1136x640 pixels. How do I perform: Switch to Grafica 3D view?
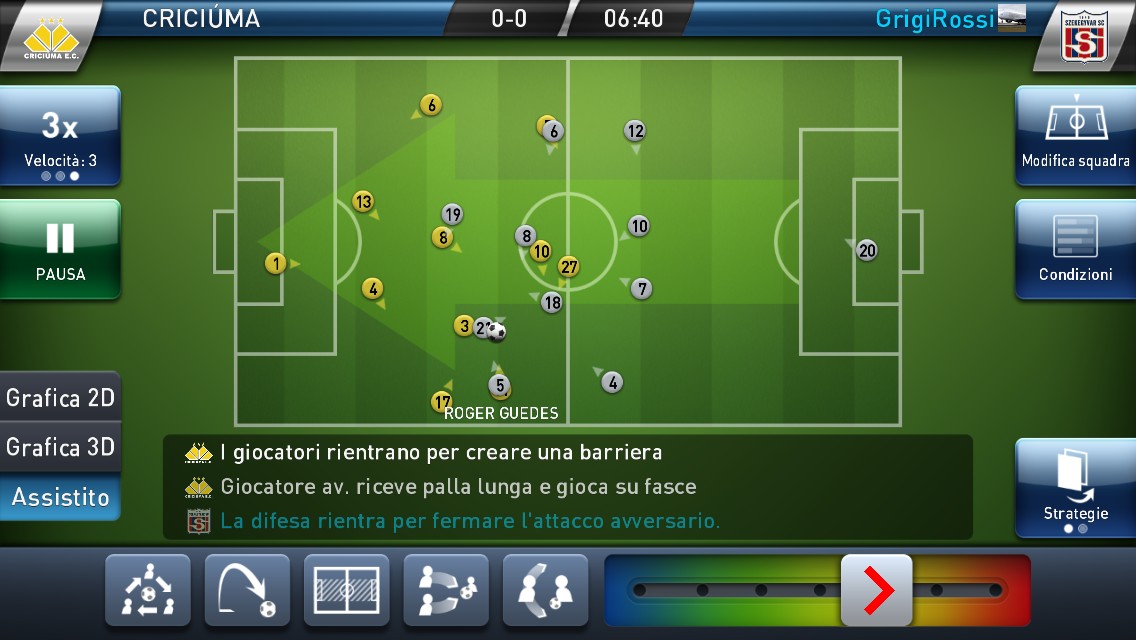tap(60, 447)
